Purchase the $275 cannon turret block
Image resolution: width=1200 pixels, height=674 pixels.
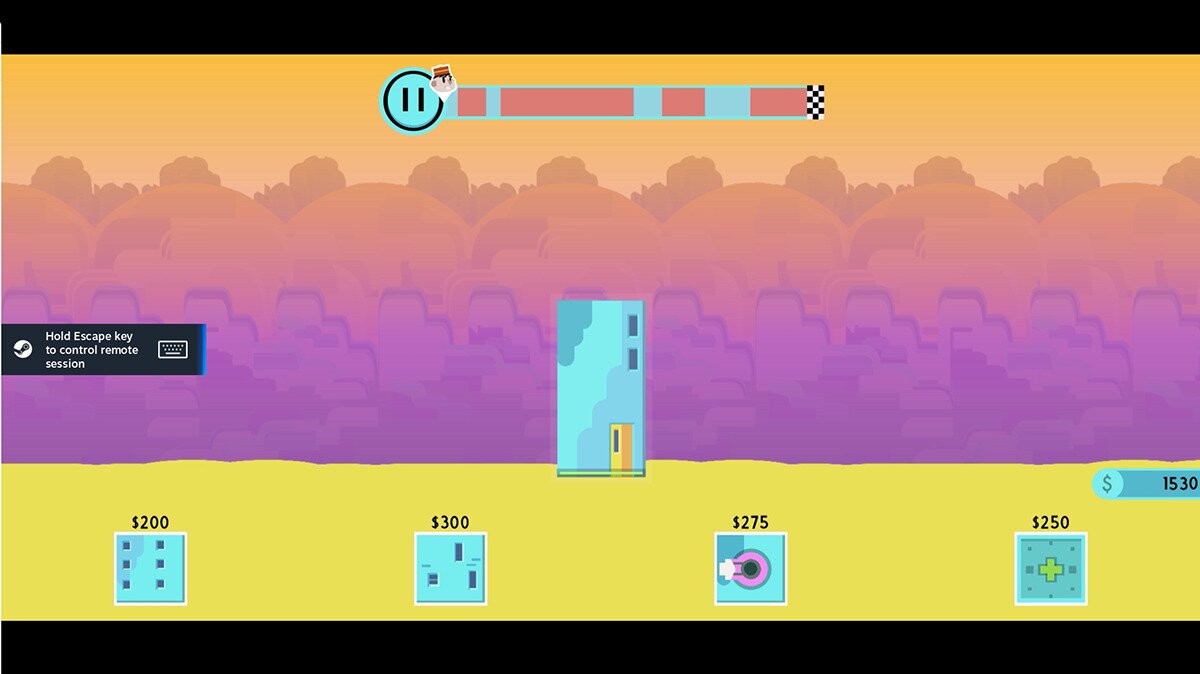[750, 568]
